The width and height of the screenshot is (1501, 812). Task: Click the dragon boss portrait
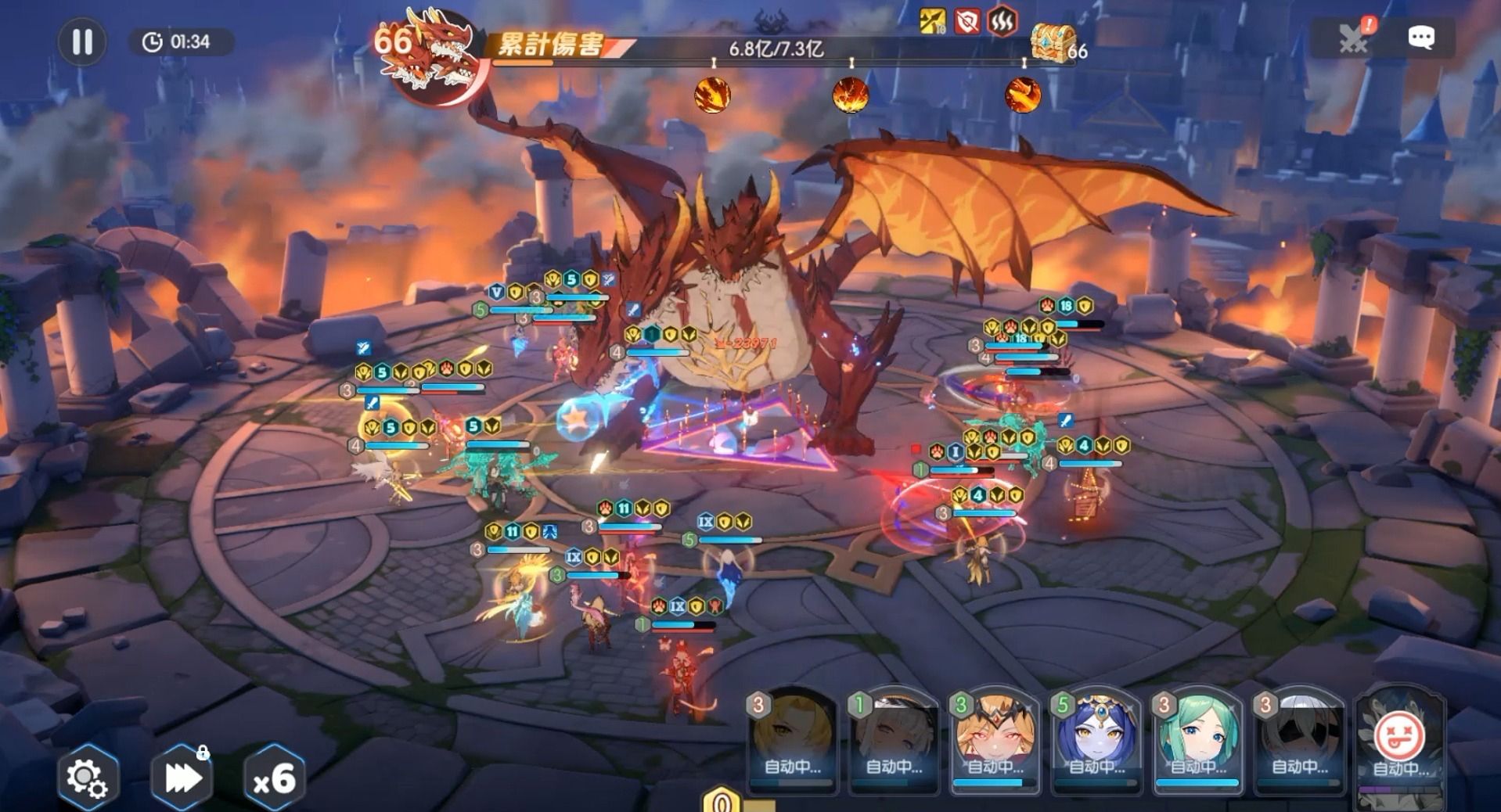434,59
